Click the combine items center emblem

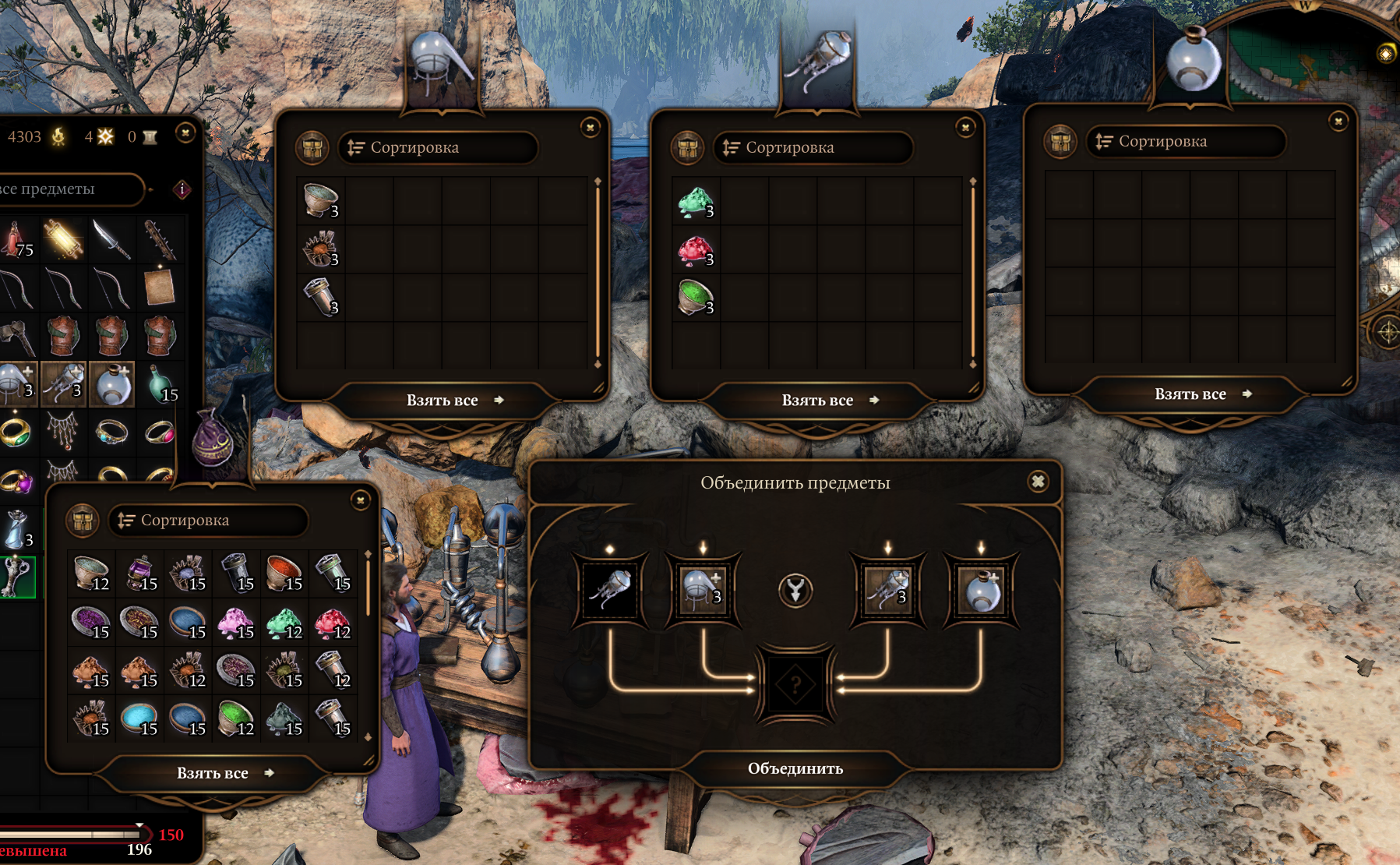pyautogui.click(x=795, y=590)
